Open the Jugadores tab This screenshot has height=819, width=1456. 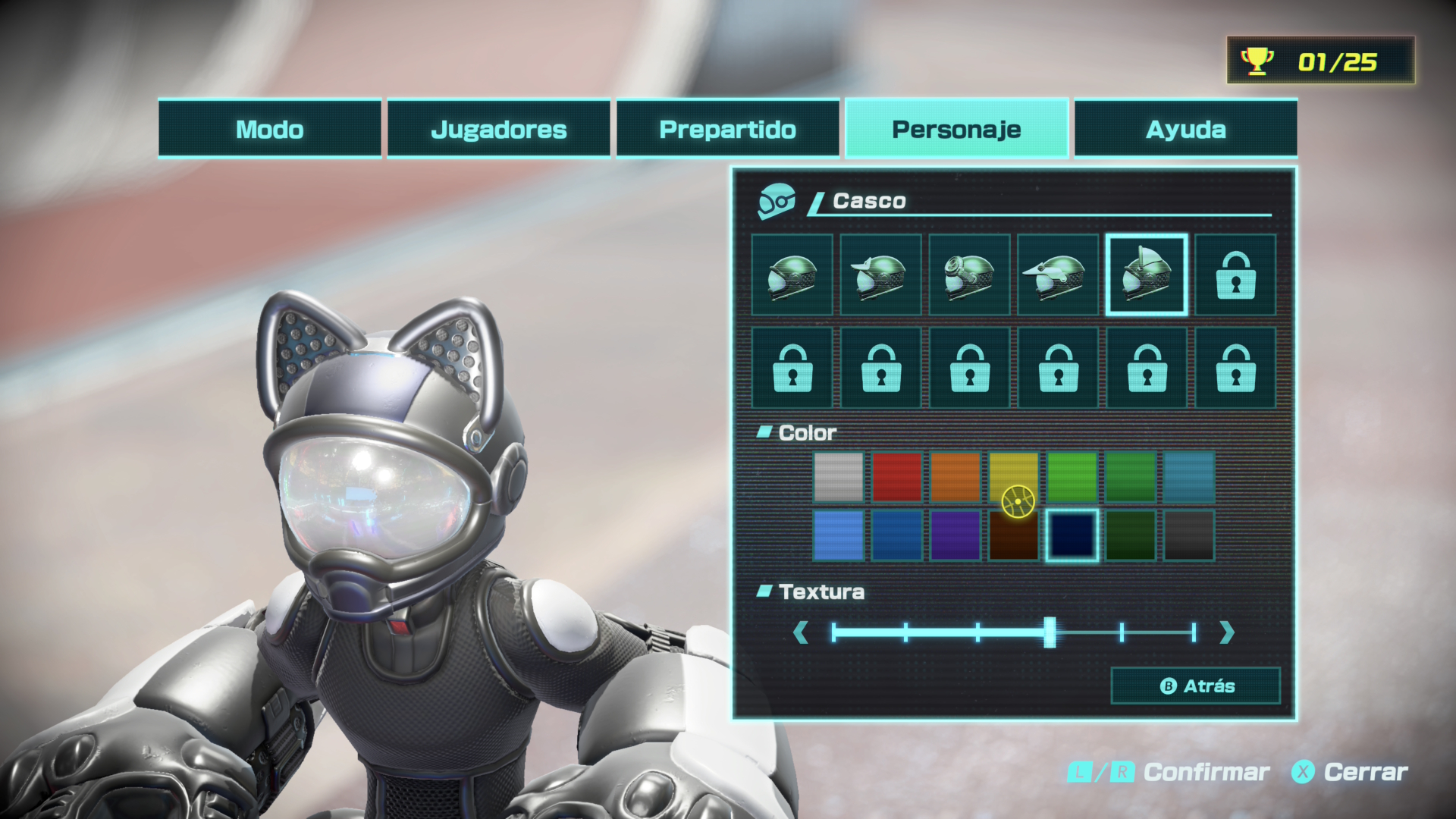click(x=498, y=129)
